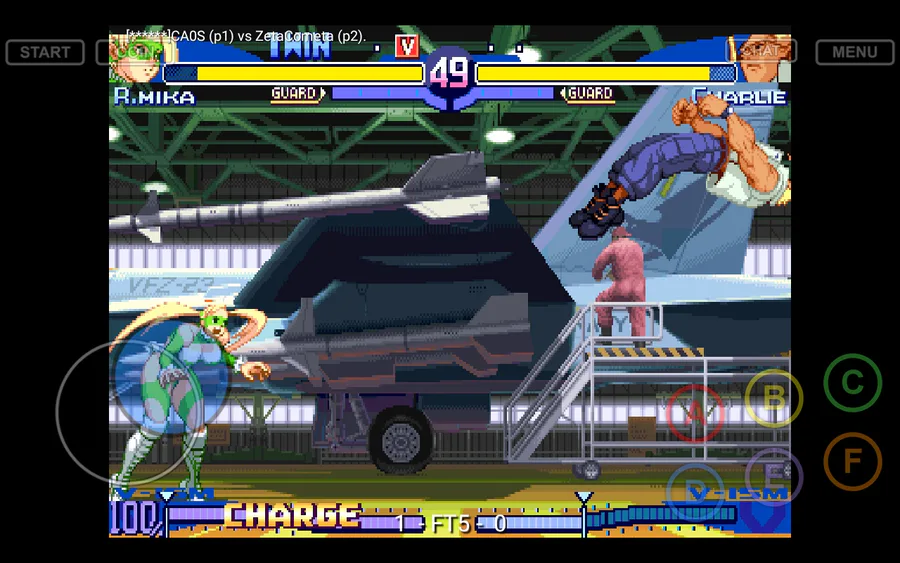Tap the green C attack button
Viewport: 900px width, 563px height.
pos(852,382)
